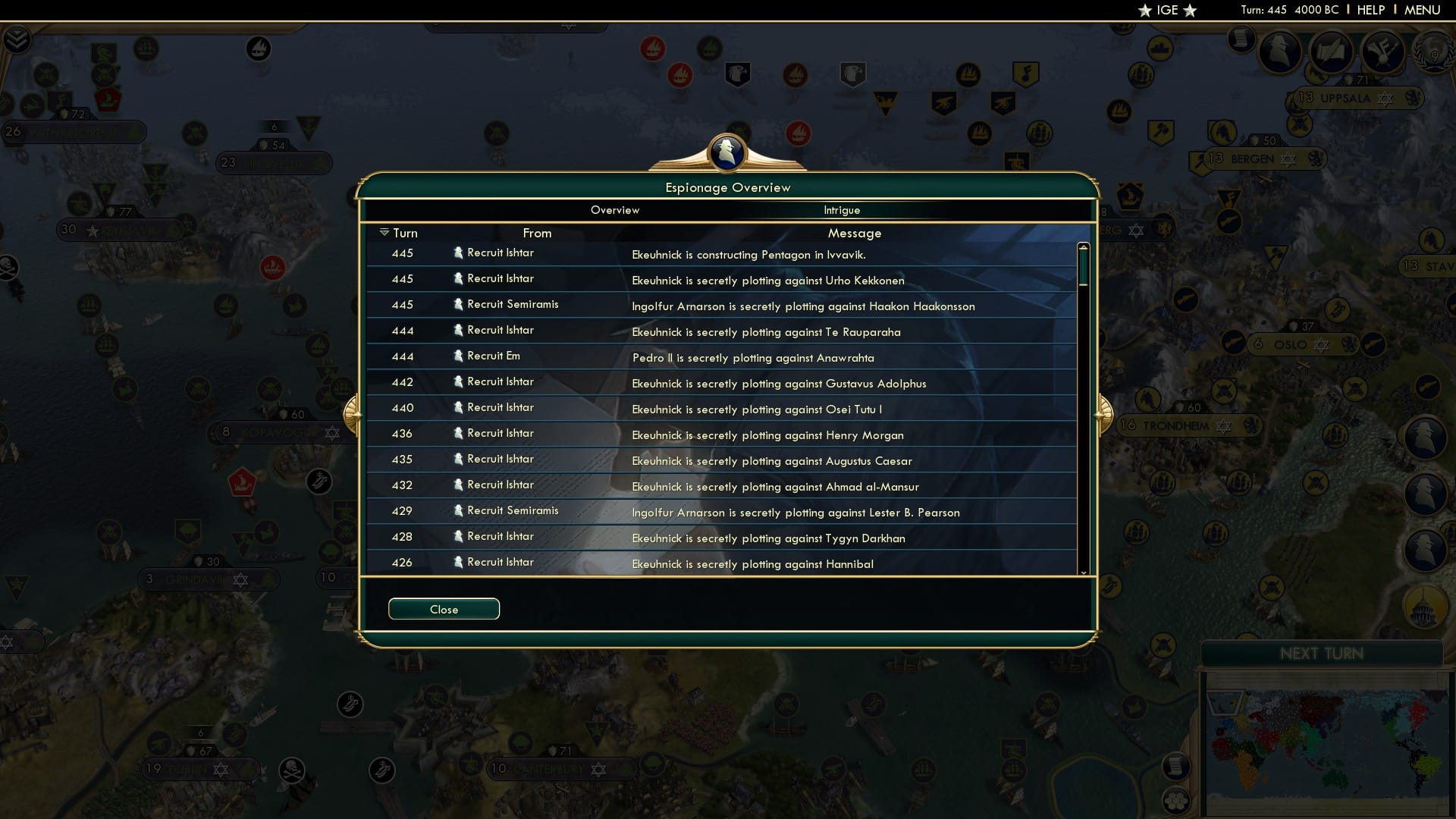Click the spy icon beside Recruit Em on turn 444
The image size is (1456, 819).
458,355
